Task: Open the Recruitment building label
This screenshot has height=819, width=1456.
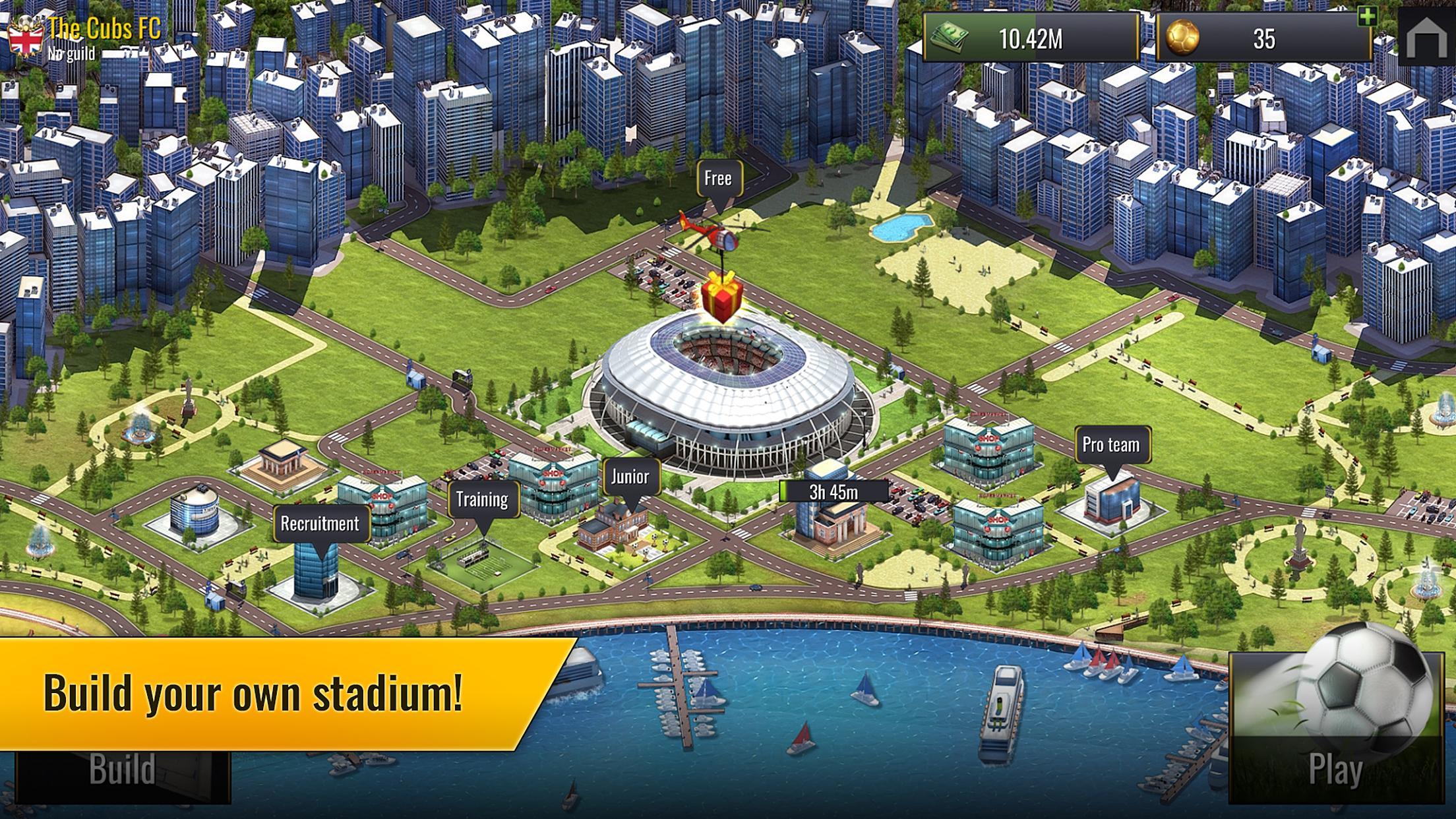Action: [320, 524]
